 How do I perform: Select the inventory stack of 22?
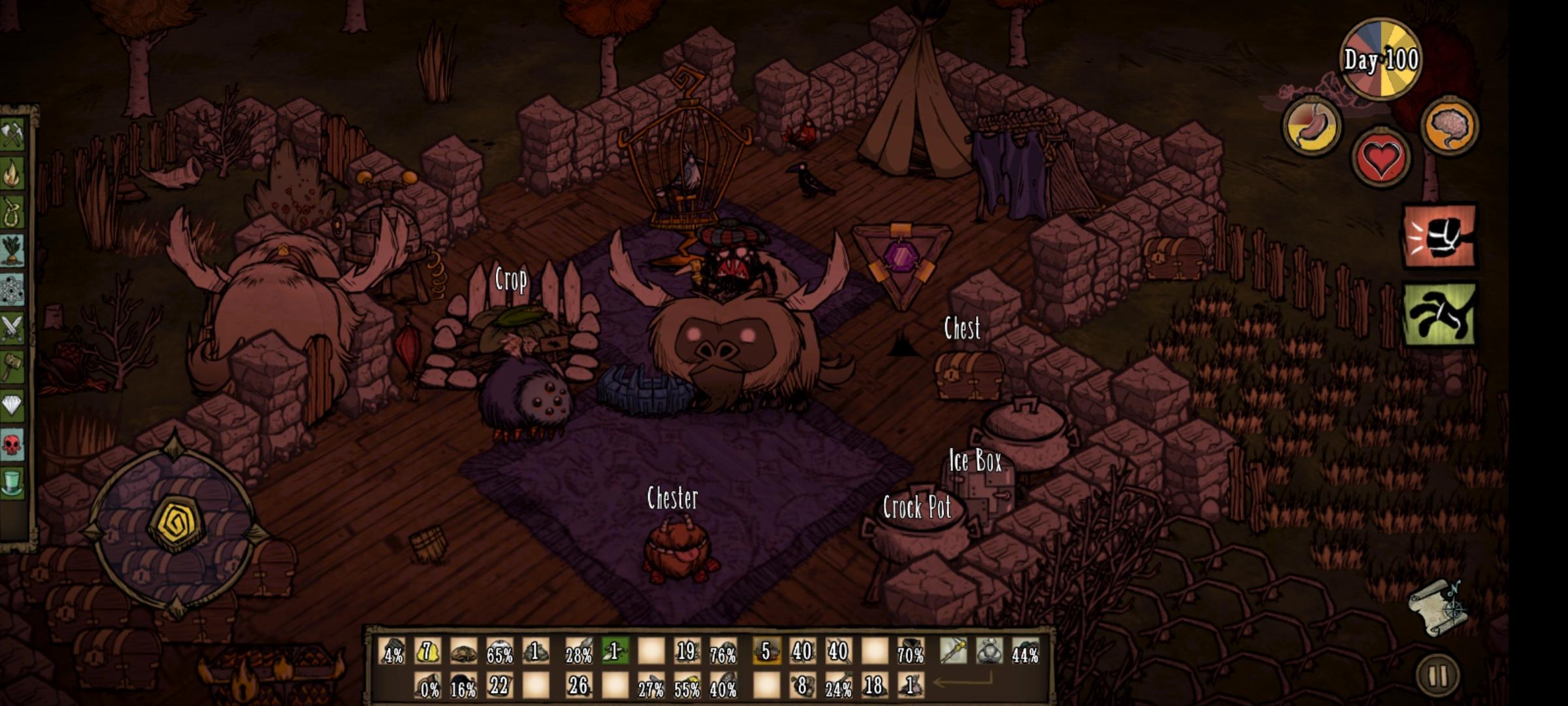pos(500,686)
